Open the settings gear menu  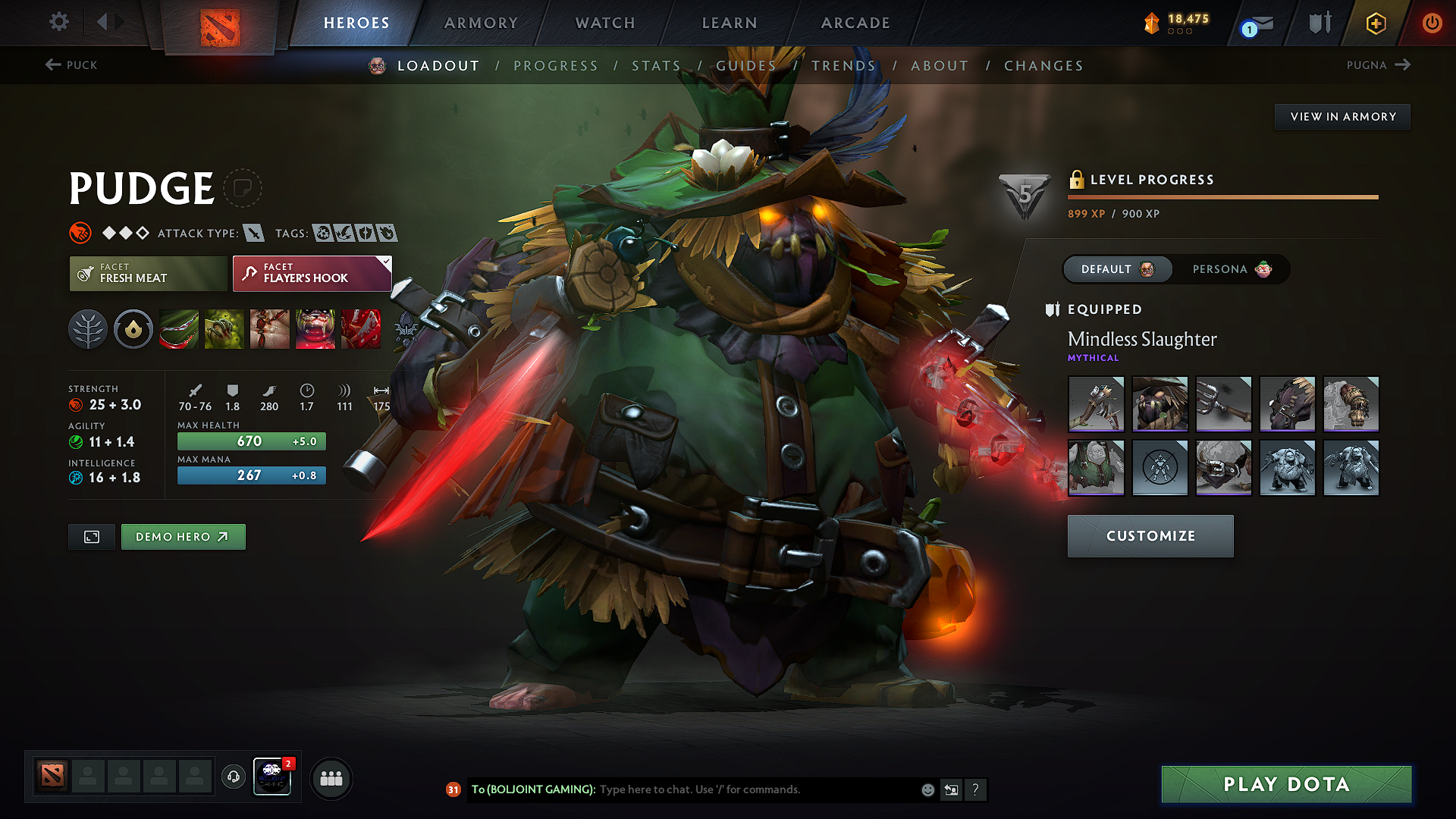click(58, 22)
